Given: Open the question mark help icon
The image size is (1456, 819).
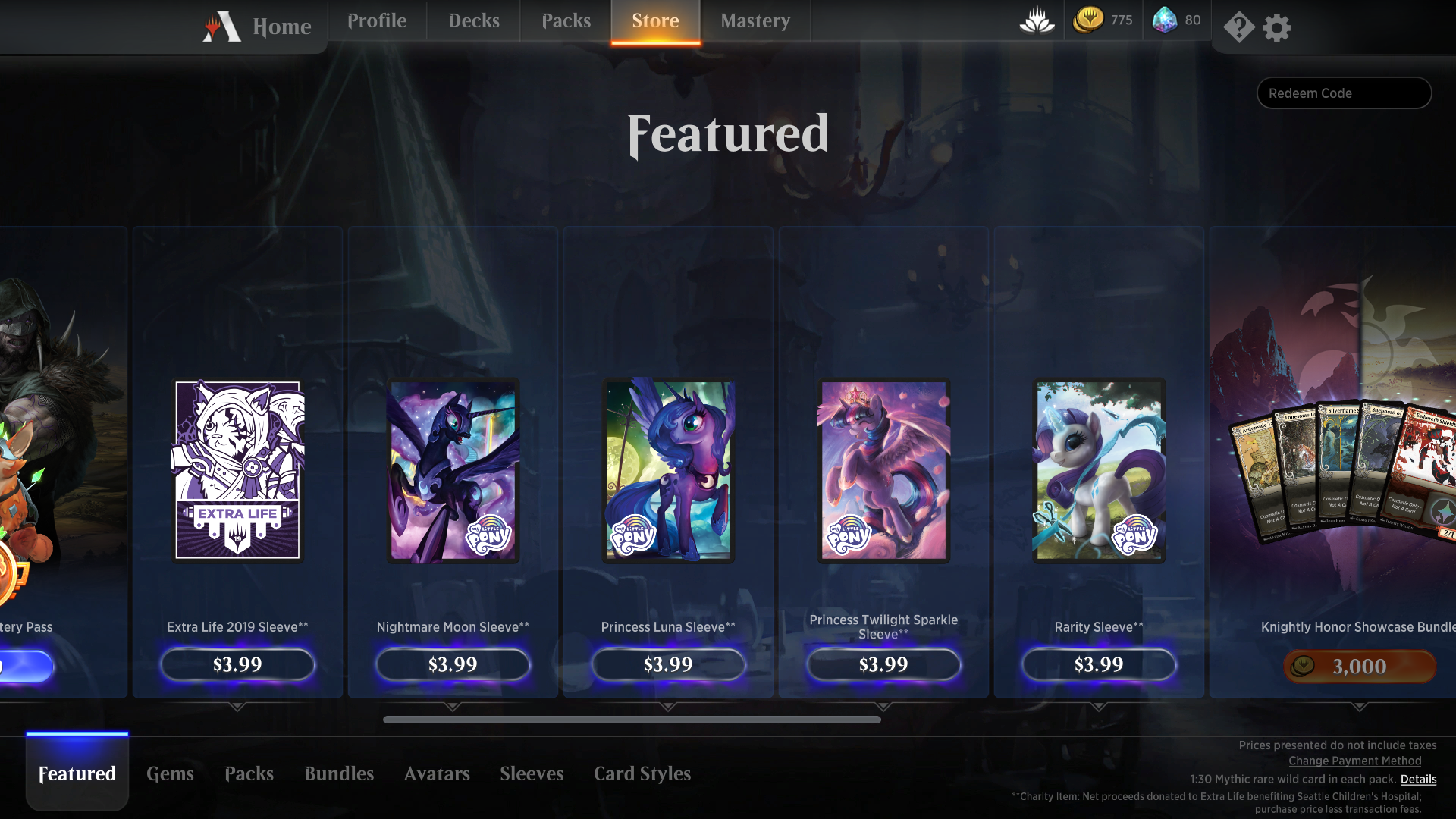Looking at the screenshot, I should click(x=1238, y=28).
